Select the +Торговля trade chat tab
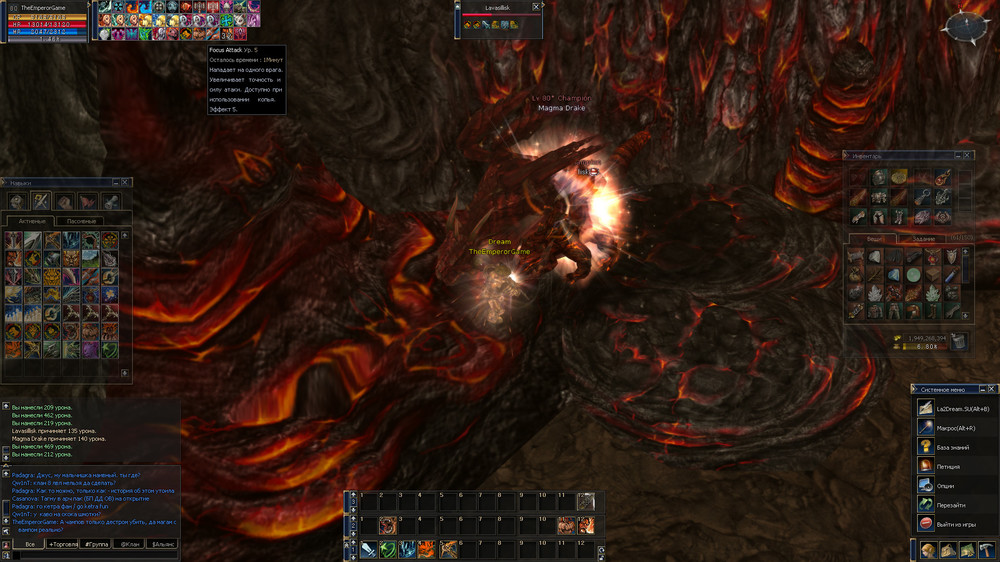Viewport: 1000px width, 562px height. pos(64,544)
